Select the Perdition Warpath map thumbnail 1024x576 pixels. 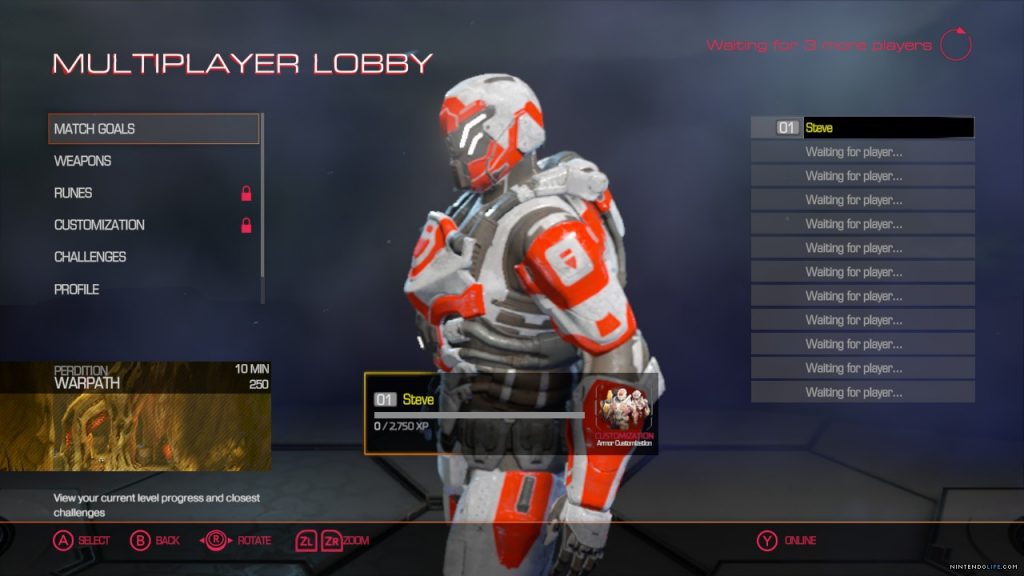[x=135, y=416]
